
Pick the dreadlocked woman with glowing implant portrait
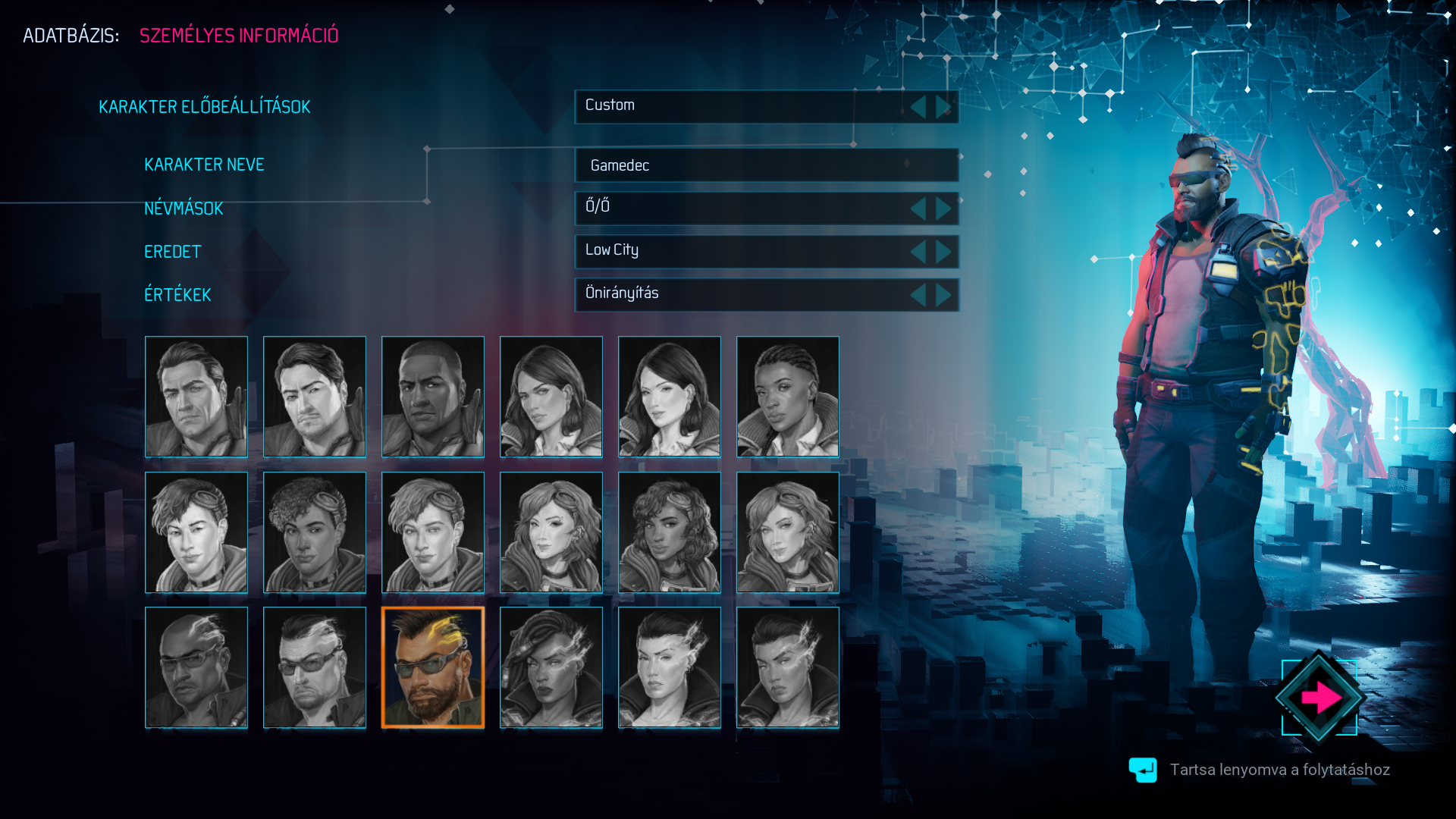[551, 667]
